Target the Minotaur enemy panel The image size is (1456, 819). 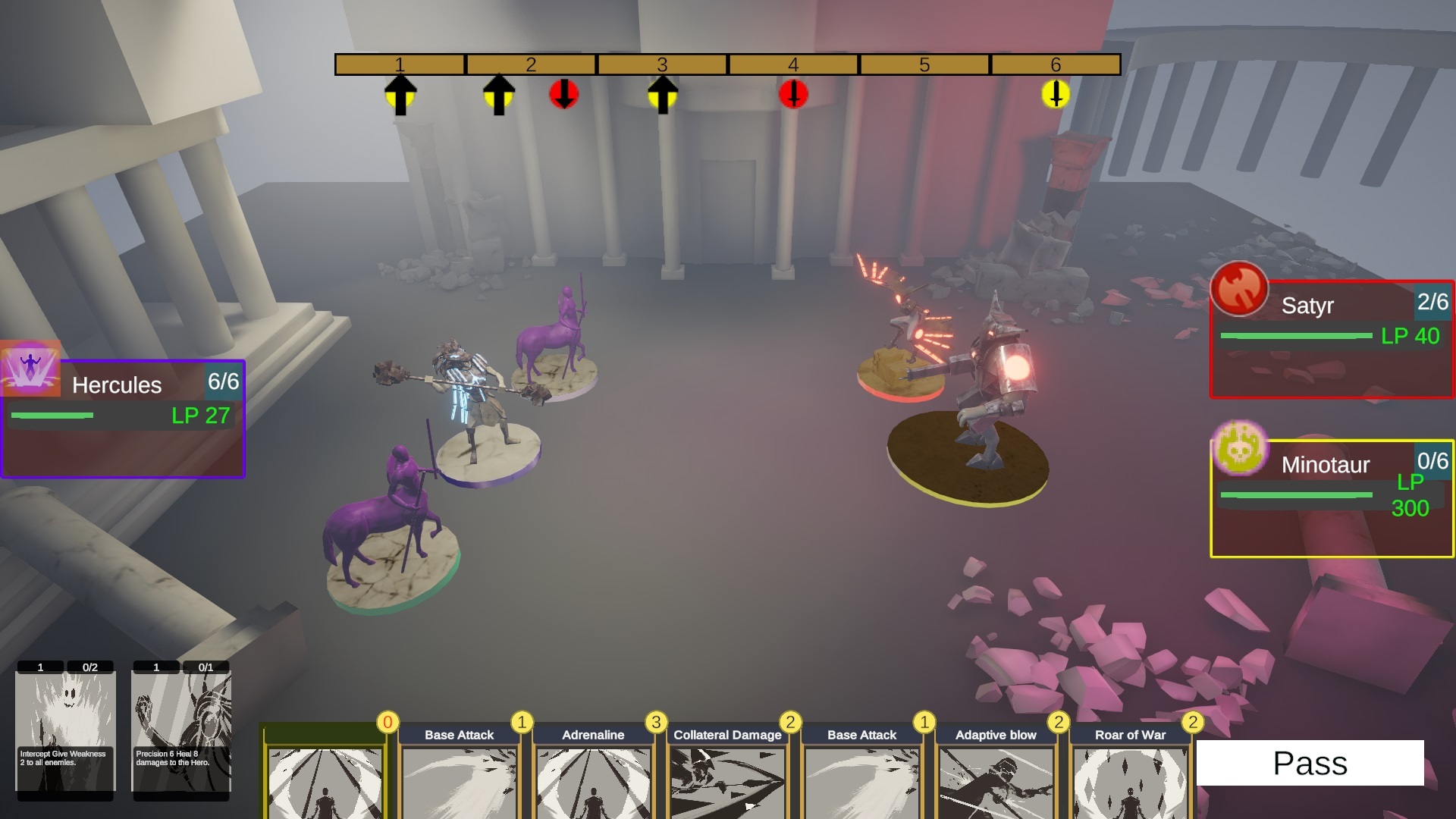pyautogui.click(x=1332, y=499)
